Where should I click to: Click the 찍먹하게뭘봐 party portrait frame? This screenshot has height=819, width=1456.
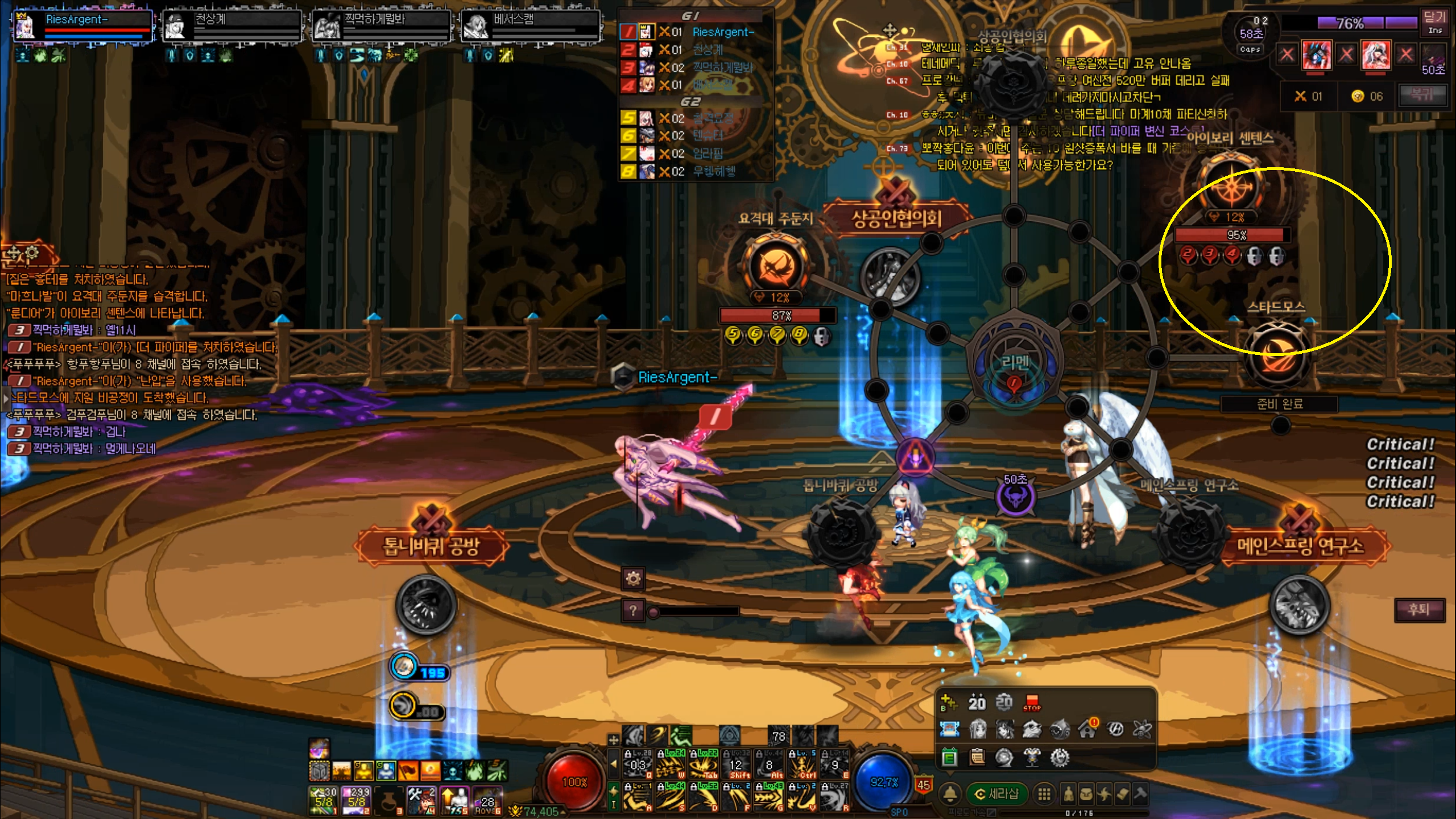381,26
